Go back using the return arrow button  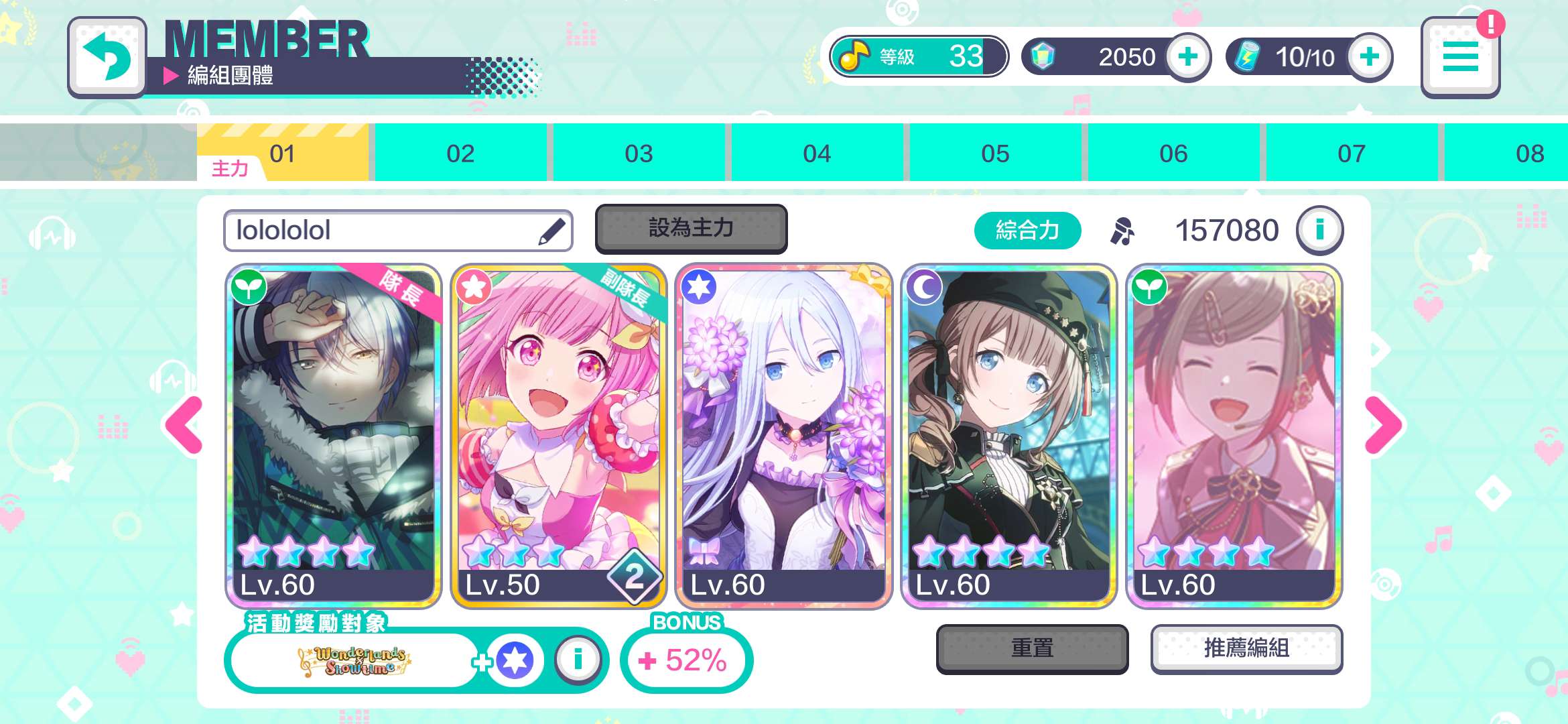107,56
